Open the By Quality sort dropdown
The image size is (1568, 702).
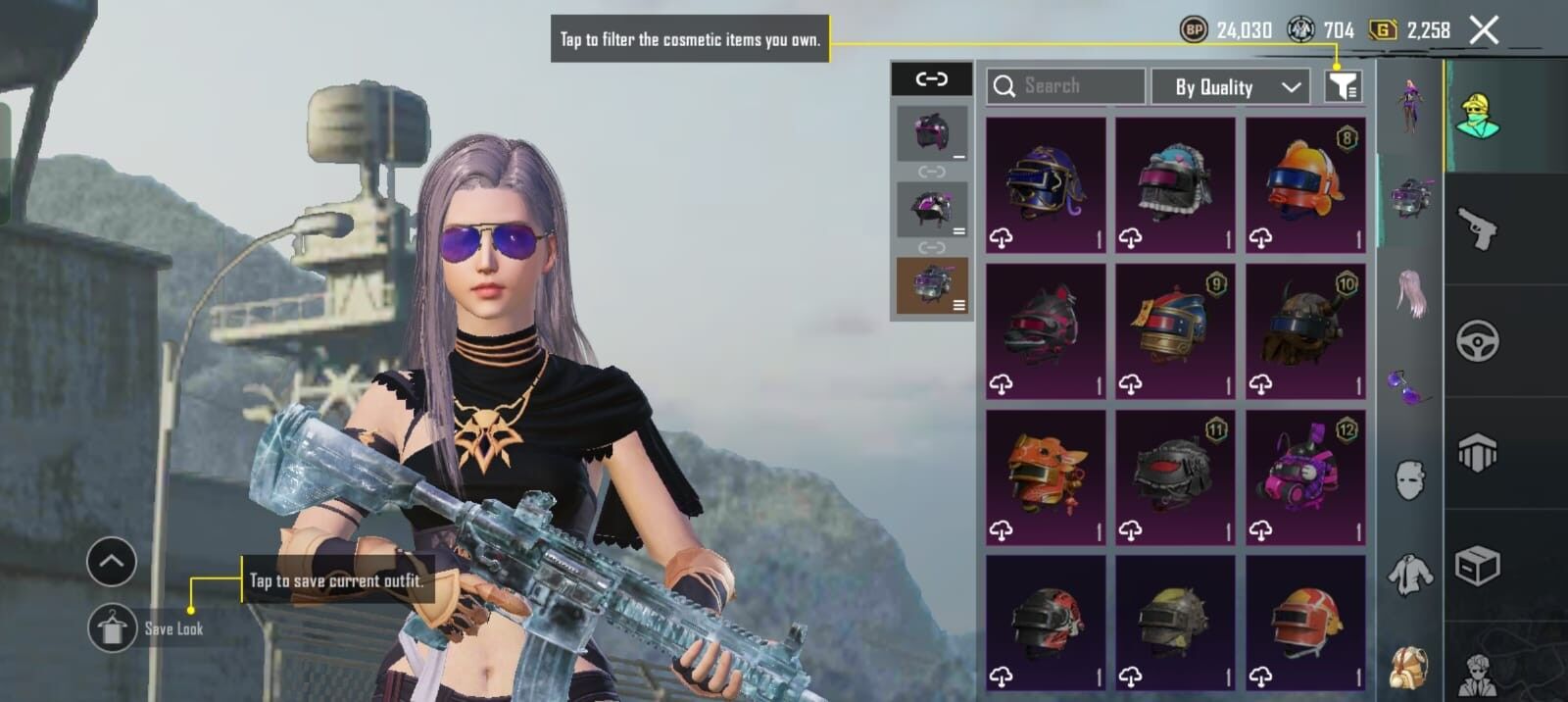[x=1230, y=87]
